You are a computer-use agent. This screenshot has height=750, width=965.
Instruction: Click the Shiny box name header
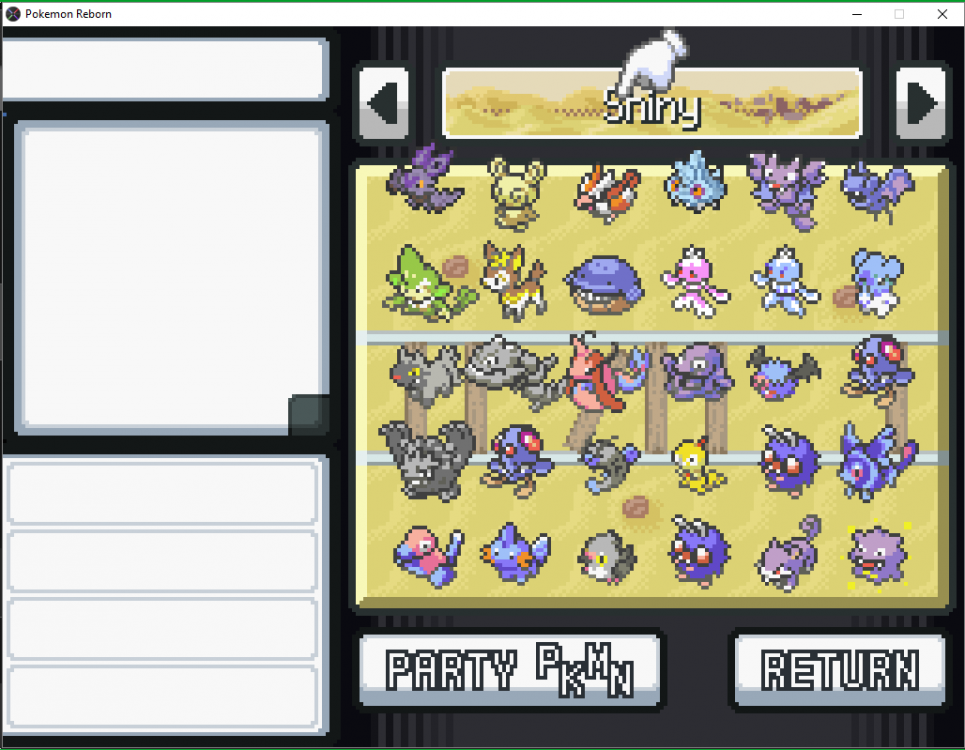click(652, 104)
